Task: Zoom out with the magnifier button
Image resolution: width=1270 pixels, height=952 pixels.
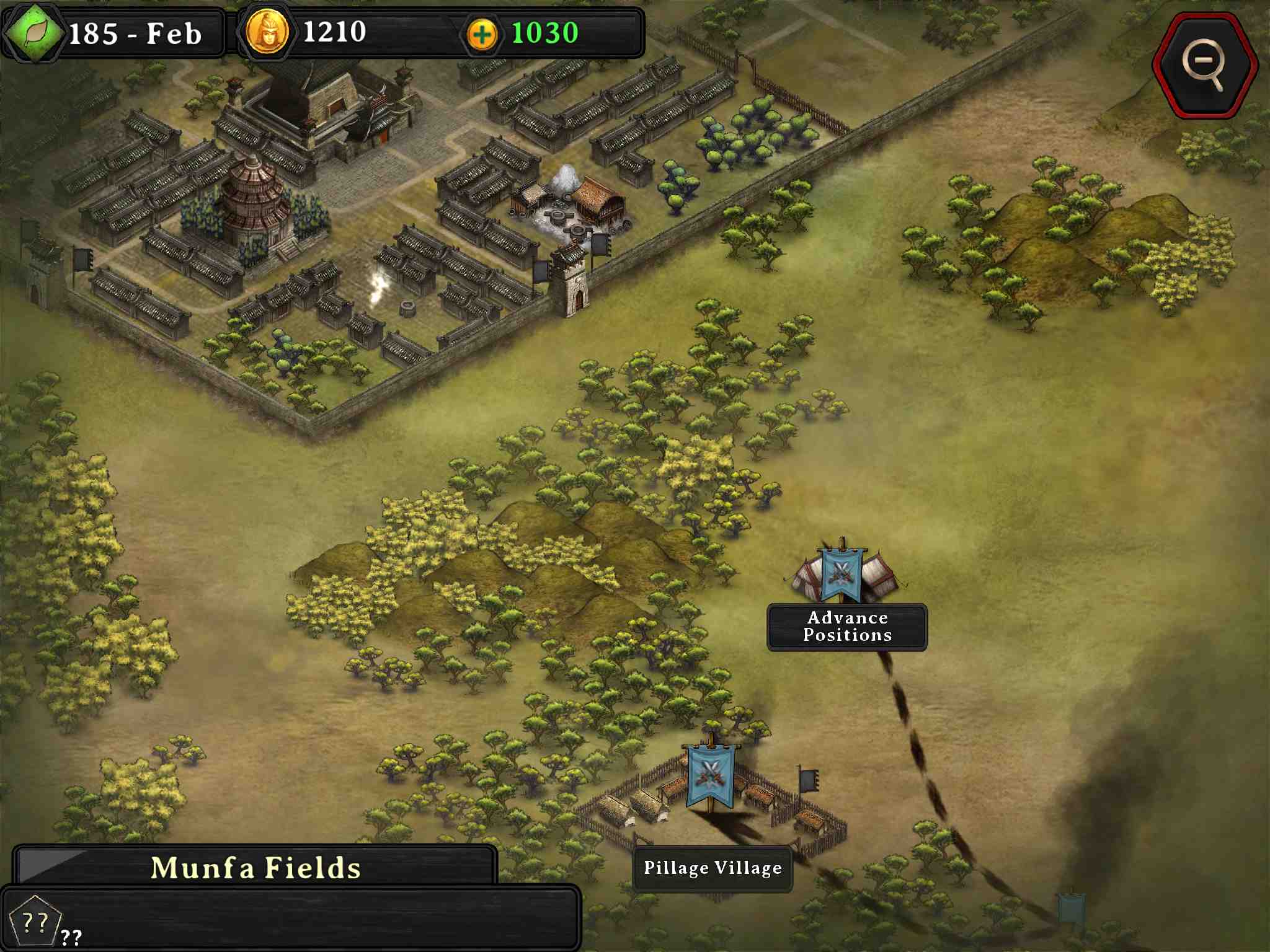Action: tap(1204, 64)
